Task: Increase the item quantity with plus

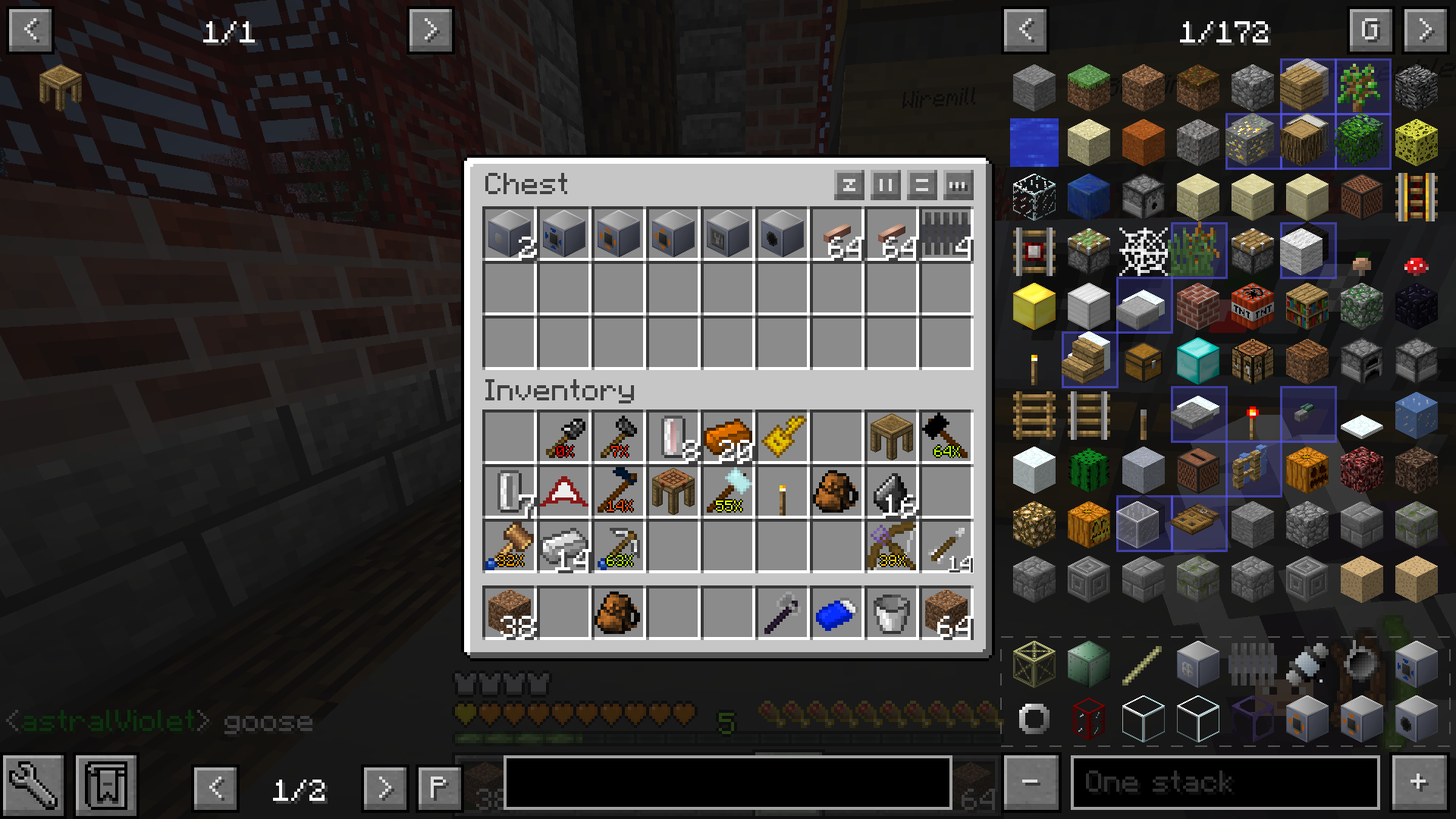Action: [1418, 783]
